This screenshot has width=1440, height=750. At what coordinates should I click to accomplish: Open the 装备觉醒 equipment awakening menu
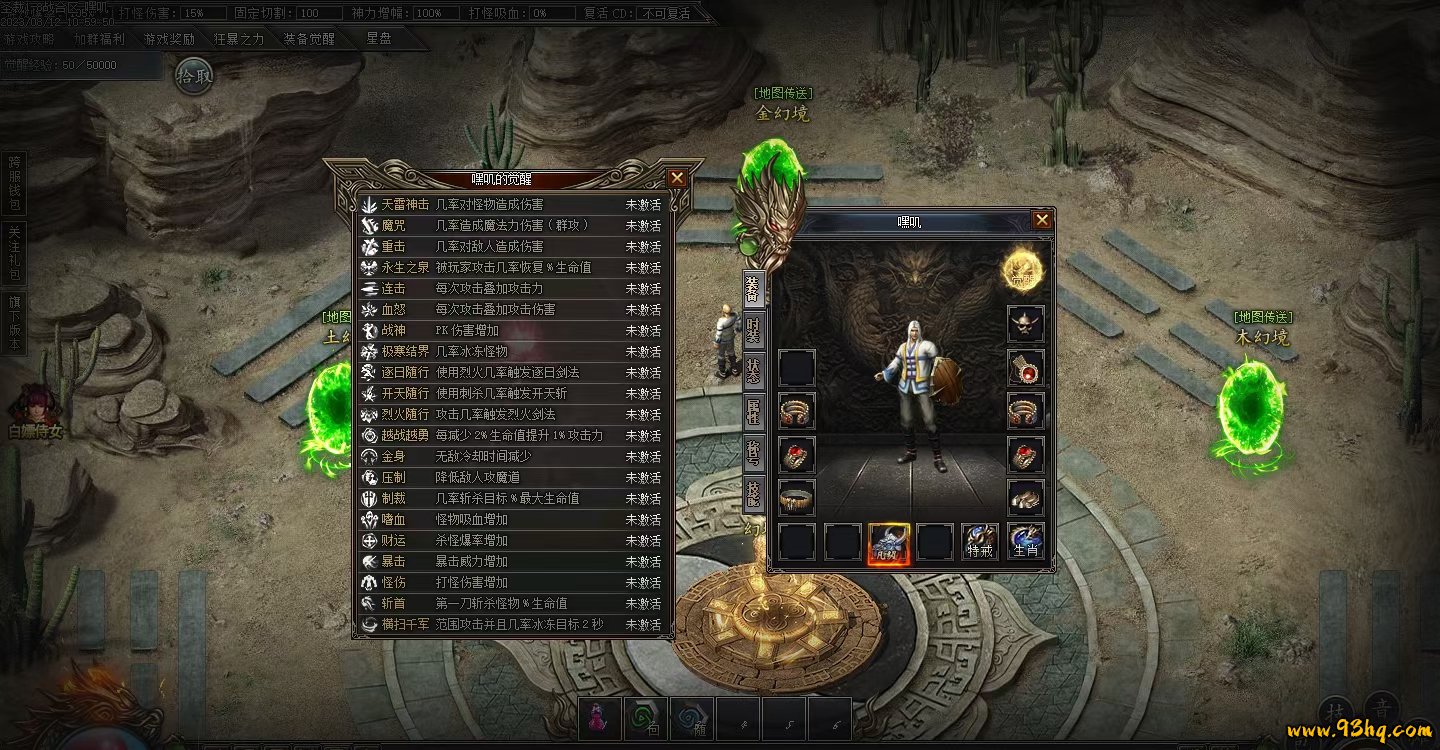(x=309, y=40)
